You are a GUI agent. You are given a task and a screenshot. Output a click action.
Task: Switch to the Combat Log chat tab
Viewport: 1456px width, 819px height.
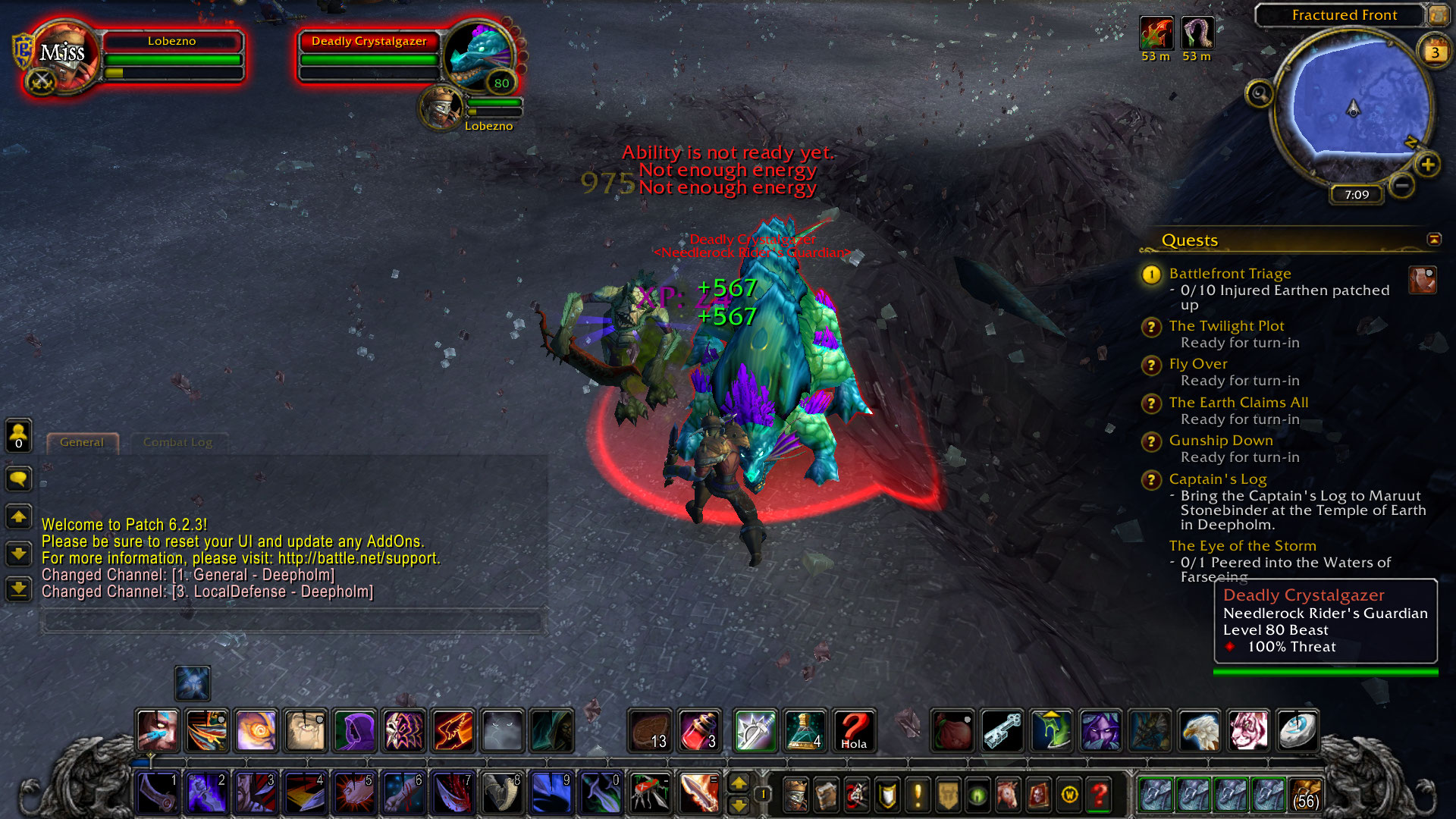click(x=177, y=442)
